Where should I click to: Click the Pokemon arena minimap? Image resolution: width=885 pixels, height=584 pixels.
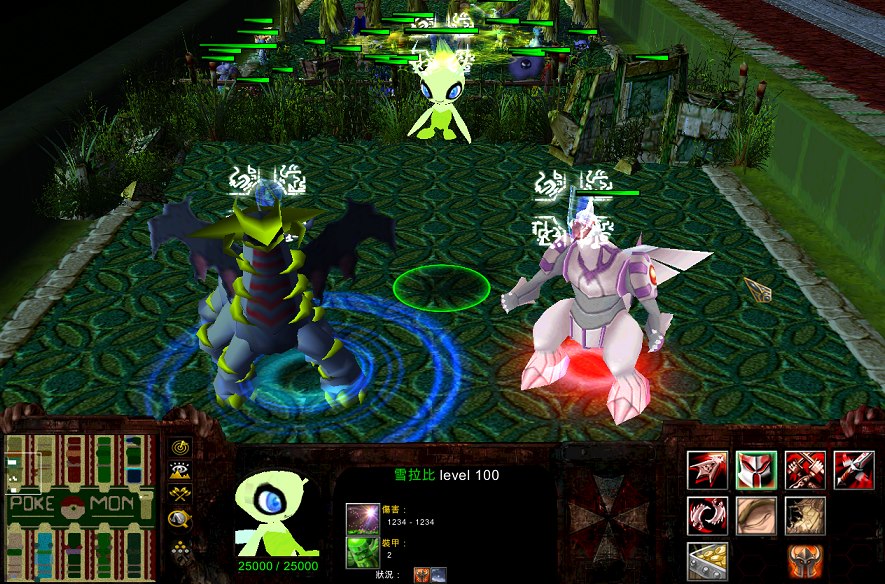[79, 507]
